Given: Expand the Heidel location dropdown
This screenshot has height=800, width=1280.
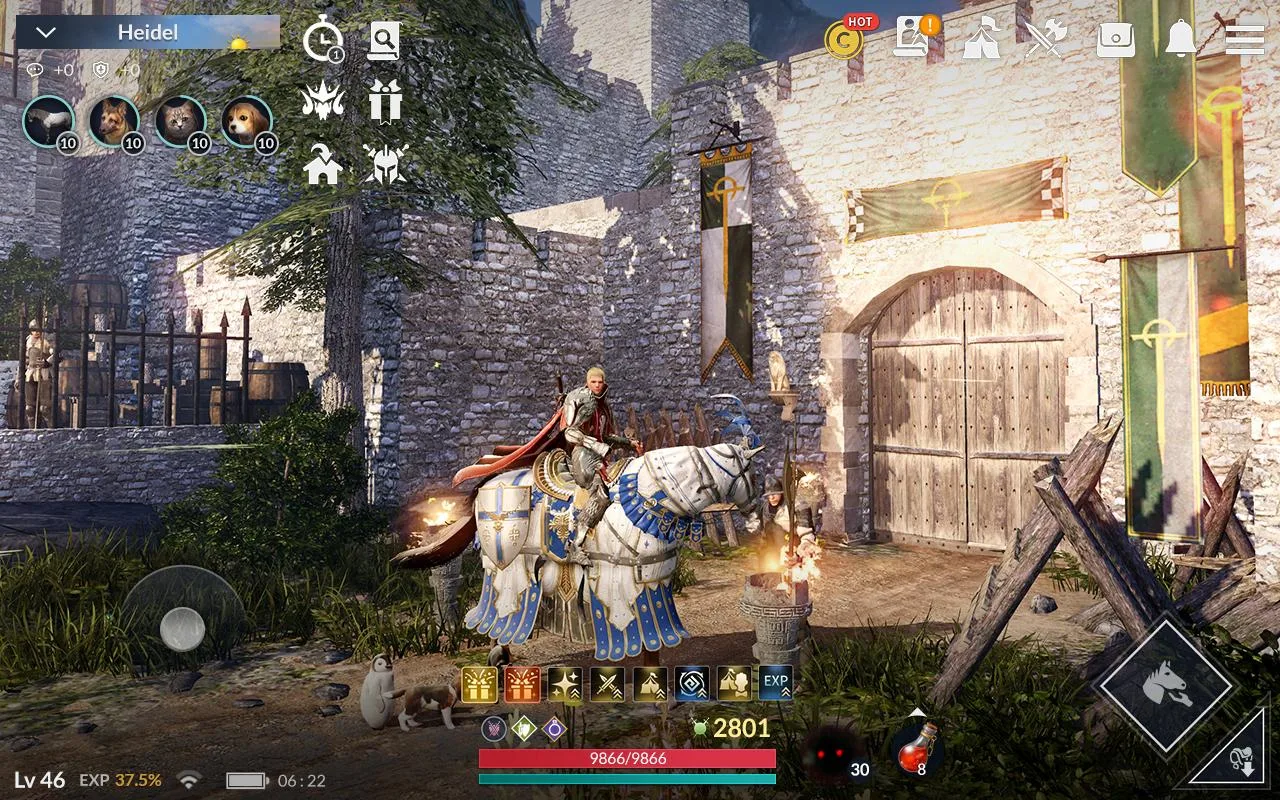Looking at the screenshot, I should tap(44, 31).
